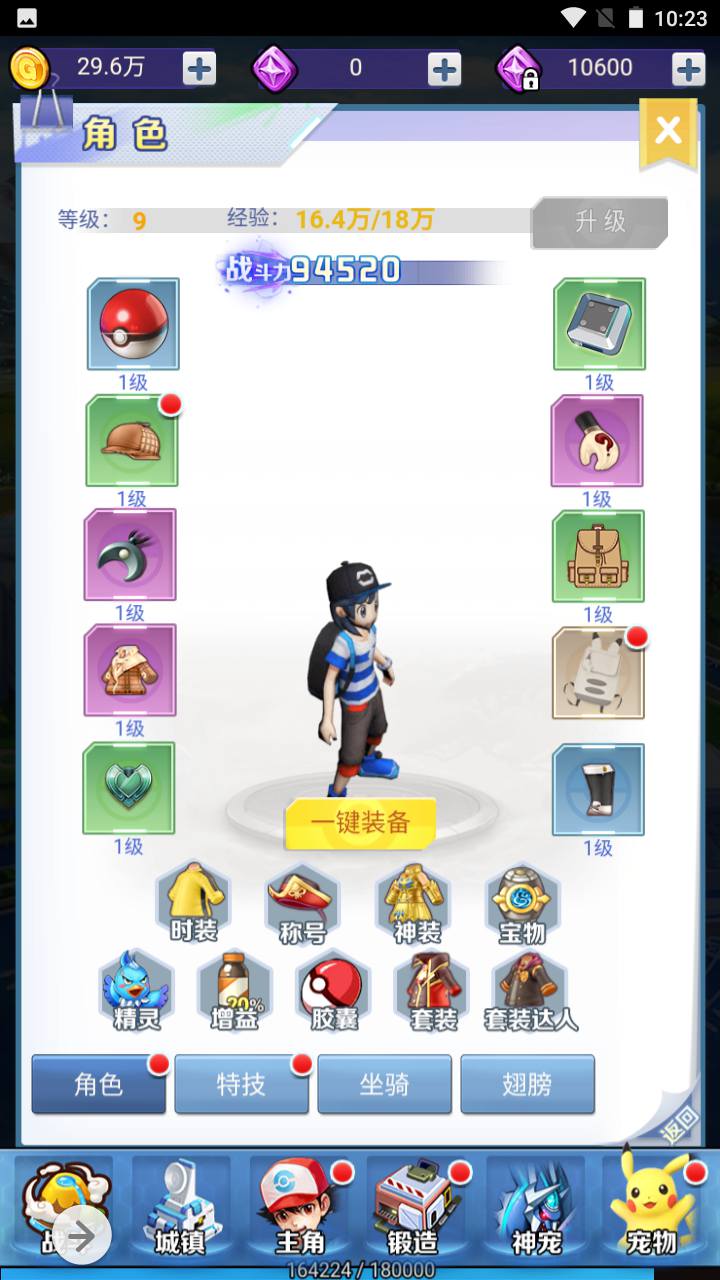This screenshot has height=1280, width=720.
Task: Open the brown backpack equipment slot
Action: (598, 557)
